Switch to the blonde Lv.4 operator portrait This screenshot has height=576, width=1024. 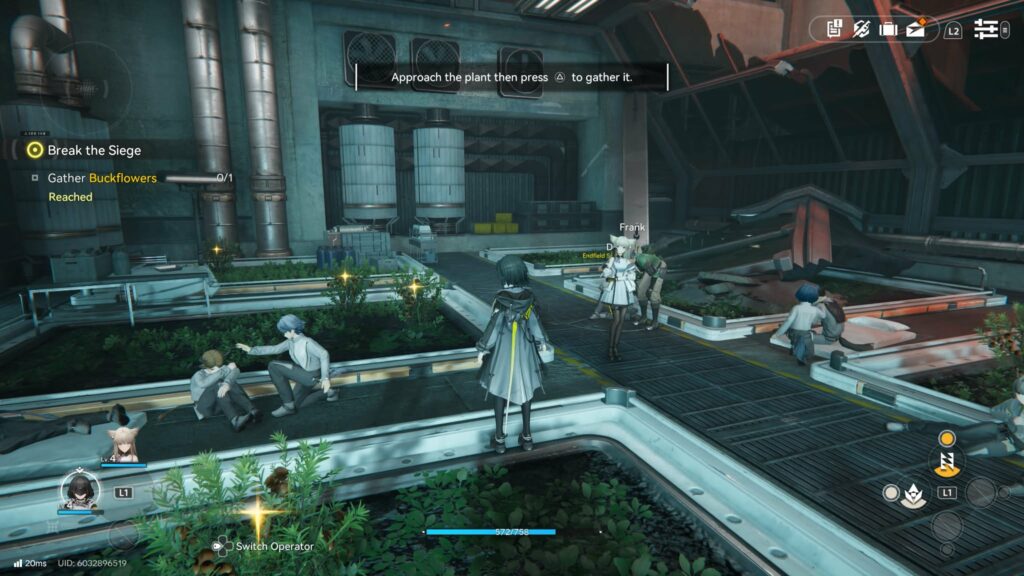coord(124,445)
